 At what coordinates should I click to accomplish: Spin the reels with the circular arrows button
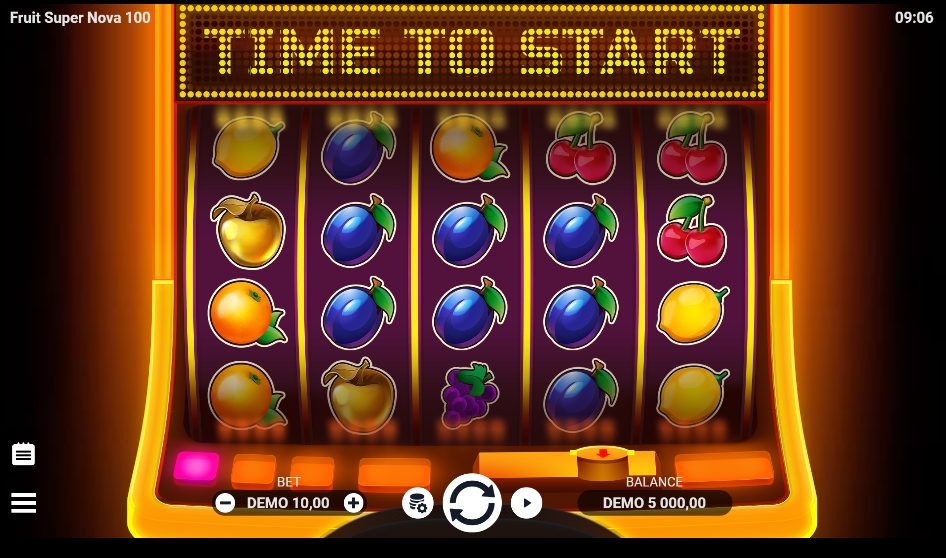coord(472,502)
